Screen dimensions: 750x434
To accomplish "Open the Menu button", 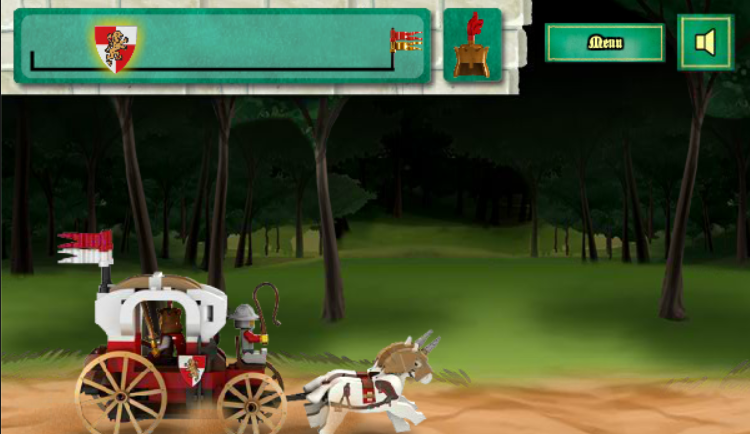I will coord(604,42).
